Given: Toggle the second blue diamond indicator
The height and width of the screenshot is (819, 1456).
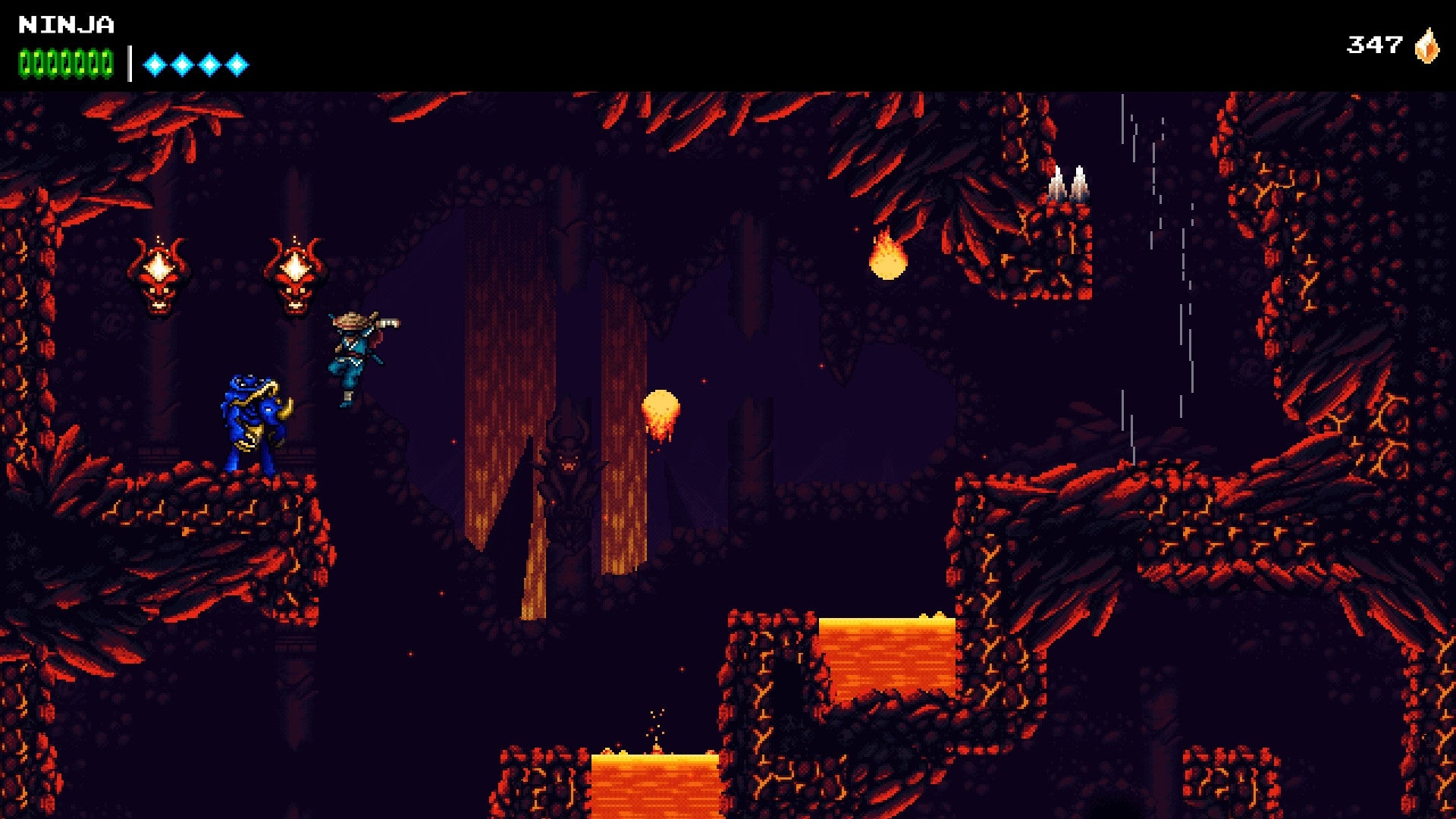Looking at the screenshot, I should pos(182,64).
